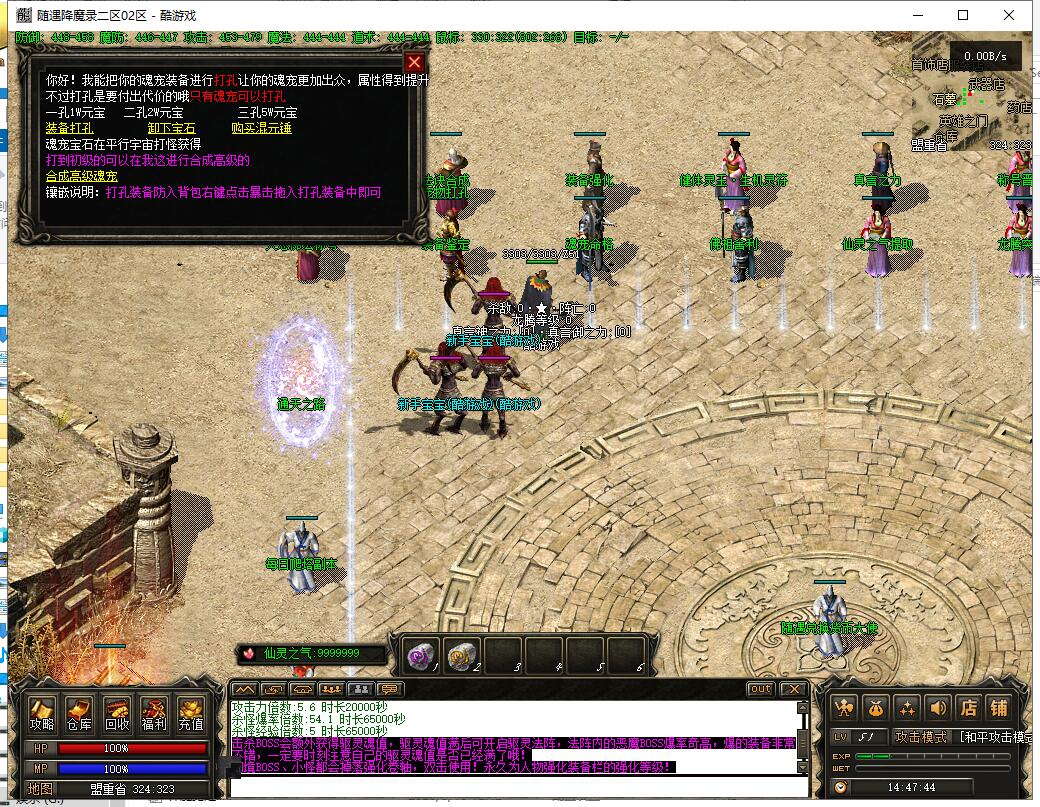This screenshot has height=807, width=1040.
Task: Open the 福利 welfare button
Action: 153,714
